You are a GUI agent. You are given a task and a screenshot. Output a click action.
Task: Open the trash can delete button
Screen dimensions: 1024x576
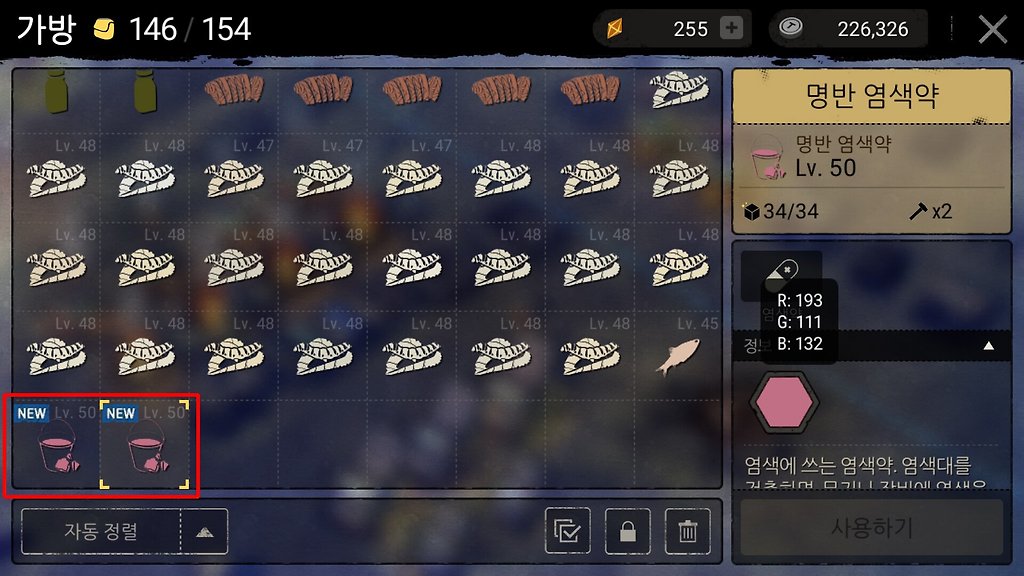click(x=687, y=531)
